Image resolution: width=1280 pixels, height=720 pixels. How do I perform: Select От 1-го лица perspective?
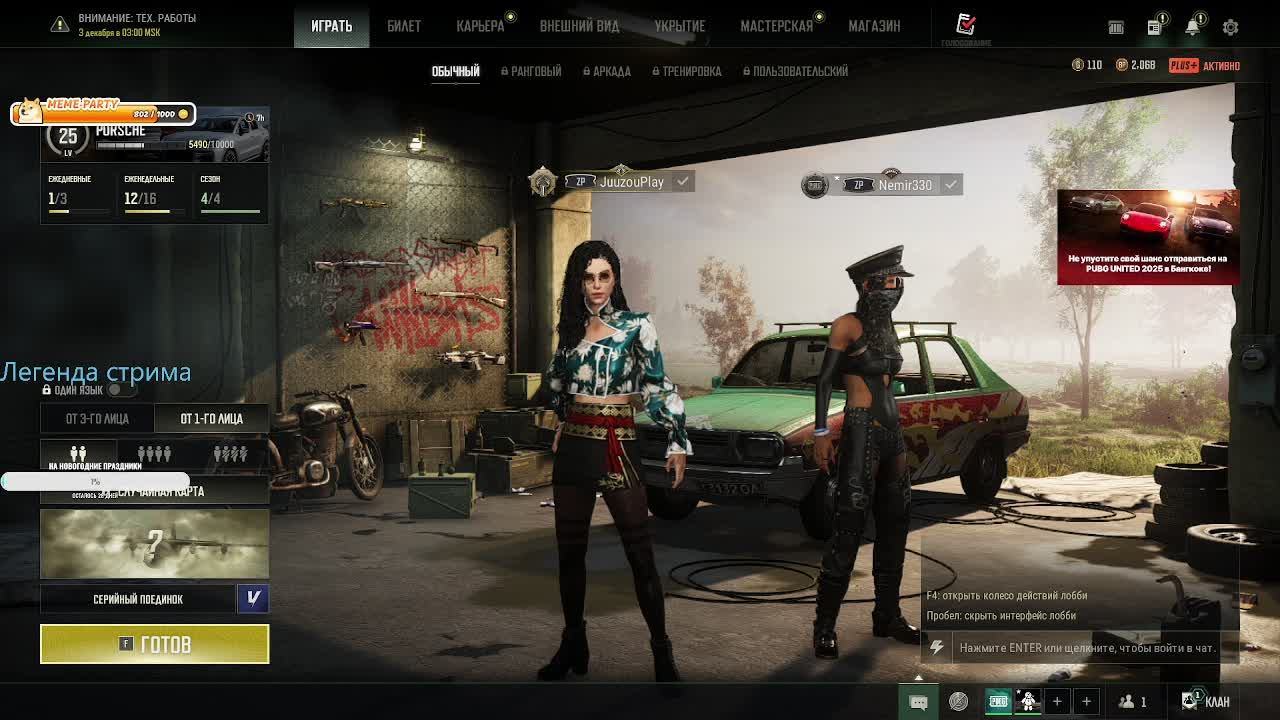[x=211, y=418]
